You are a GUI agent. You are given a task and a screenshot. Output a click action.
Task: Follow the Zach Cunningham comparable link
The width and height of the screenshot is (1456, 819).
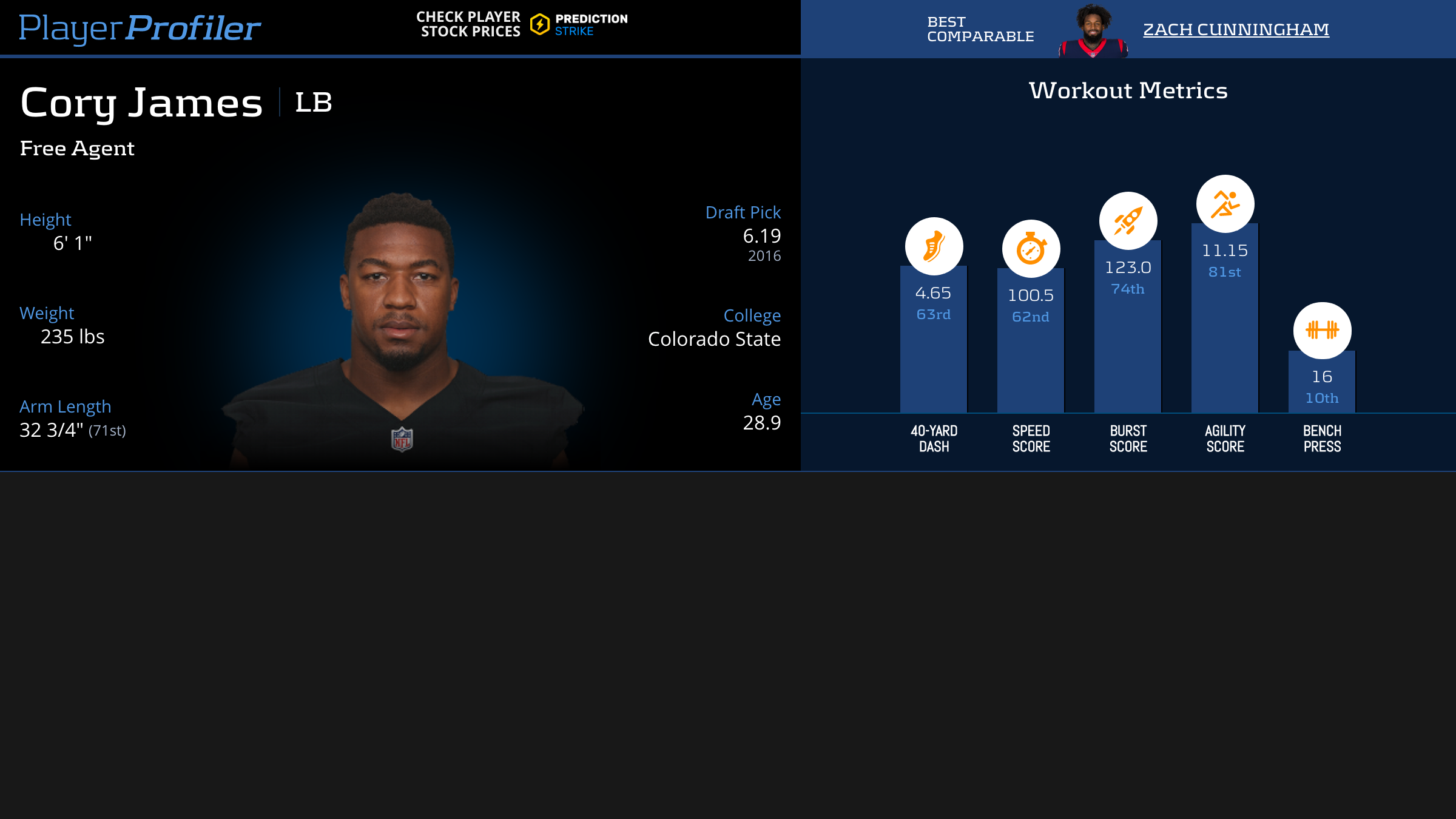tap(1236, 29)
